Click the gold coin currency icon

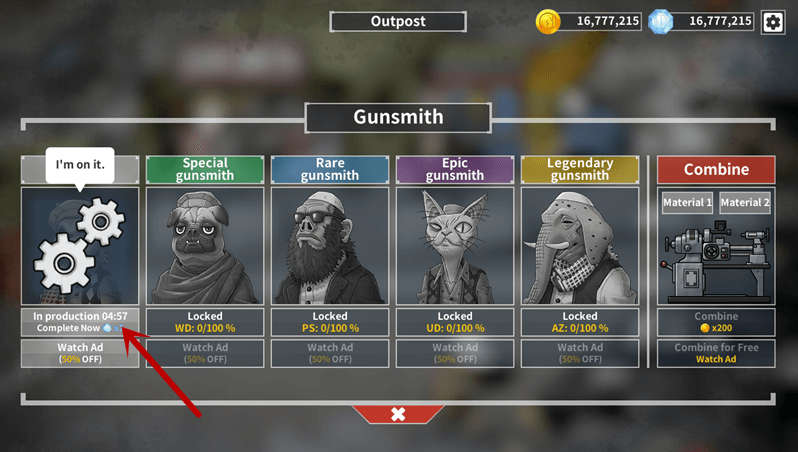pos(549,21)
